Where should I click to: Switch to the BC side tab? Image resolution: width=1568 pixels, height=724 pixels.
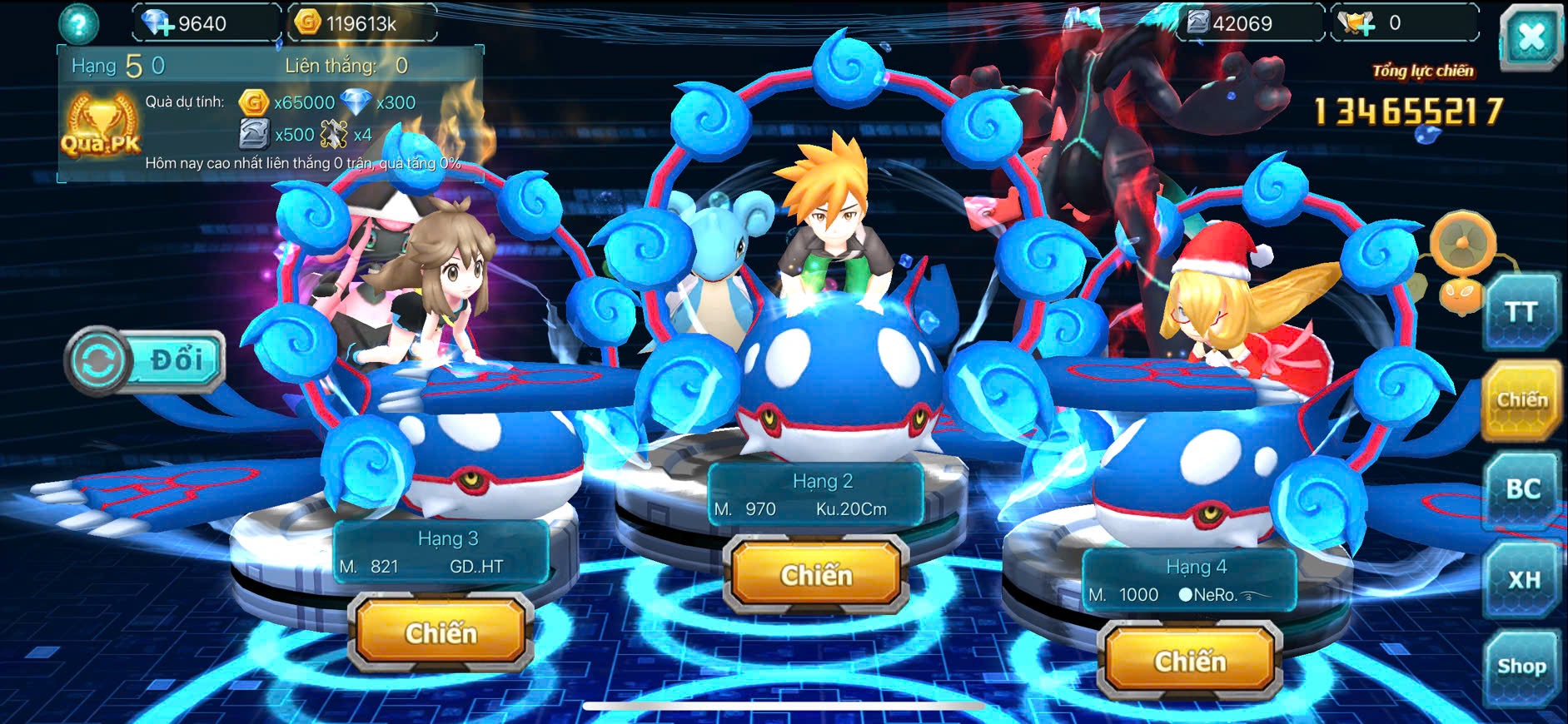(1522, 489)
